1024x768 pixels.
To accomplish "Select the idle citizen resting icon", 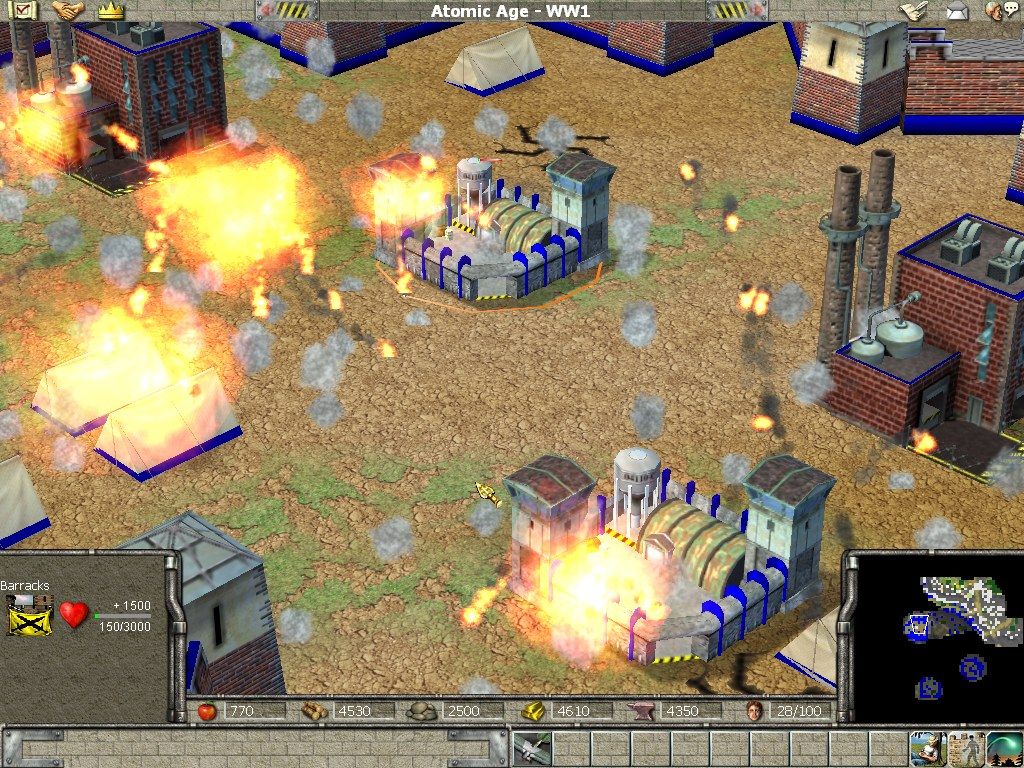I will click(x=926, y=748).
